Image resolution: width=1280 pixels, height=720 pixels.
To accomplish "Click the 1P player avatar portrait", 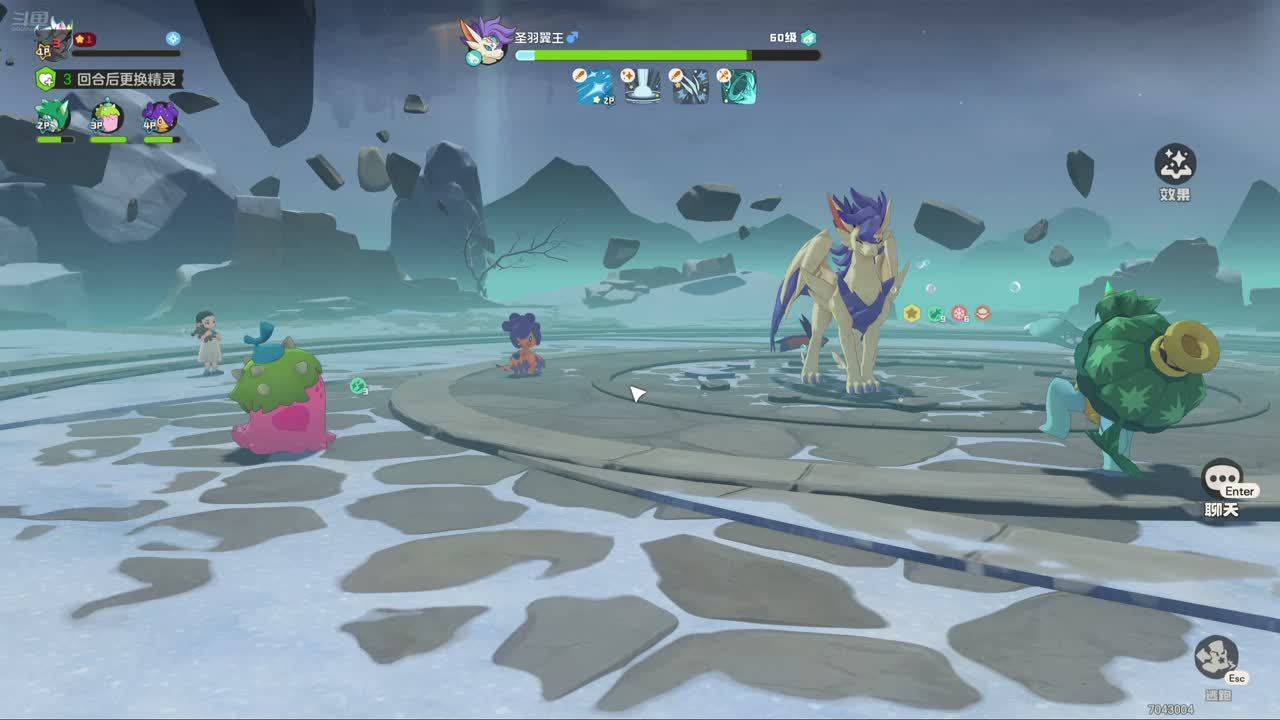I will 52,42.
